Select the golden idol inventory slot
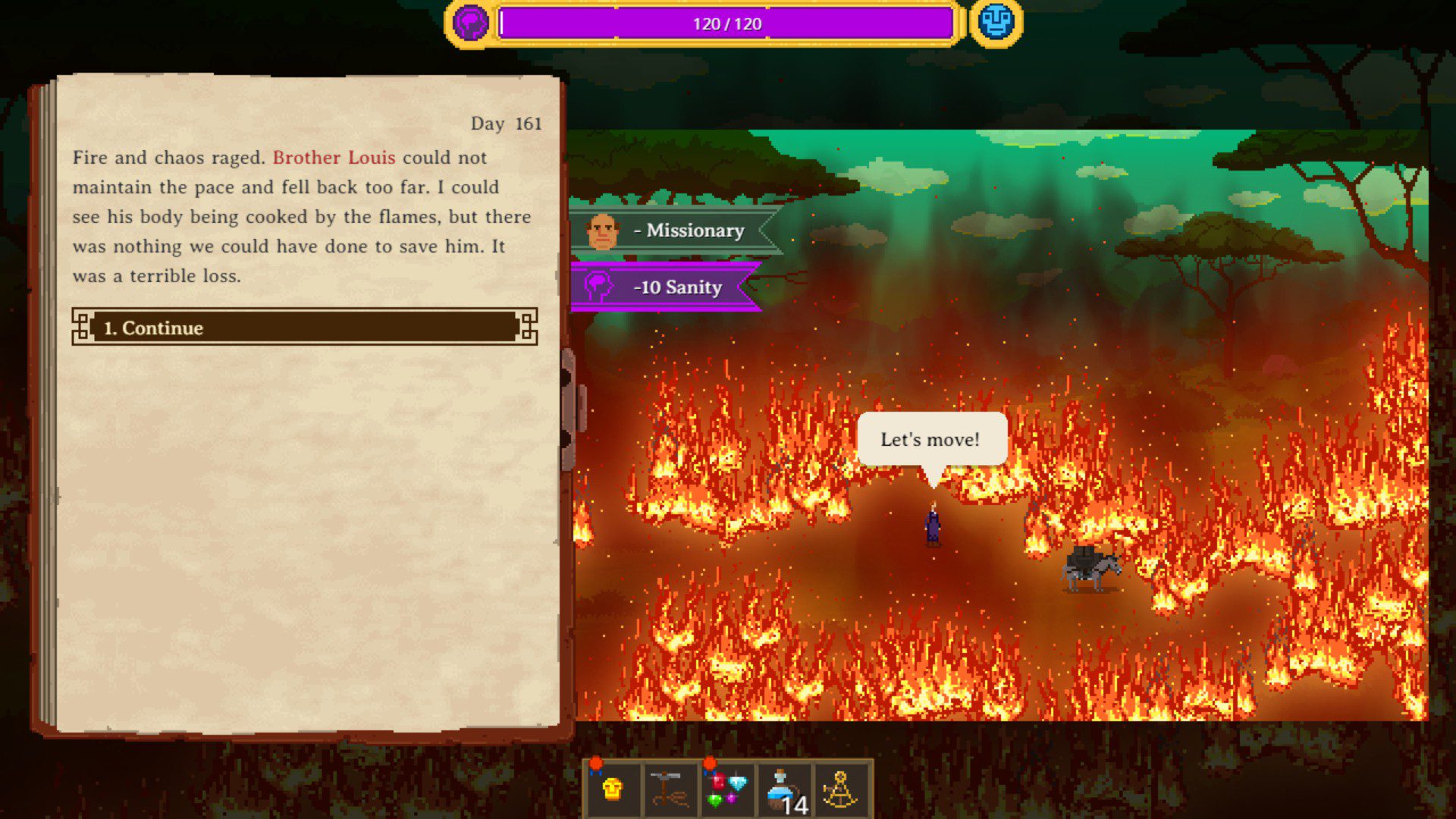1456x819 pixels. tap(613, 790)
